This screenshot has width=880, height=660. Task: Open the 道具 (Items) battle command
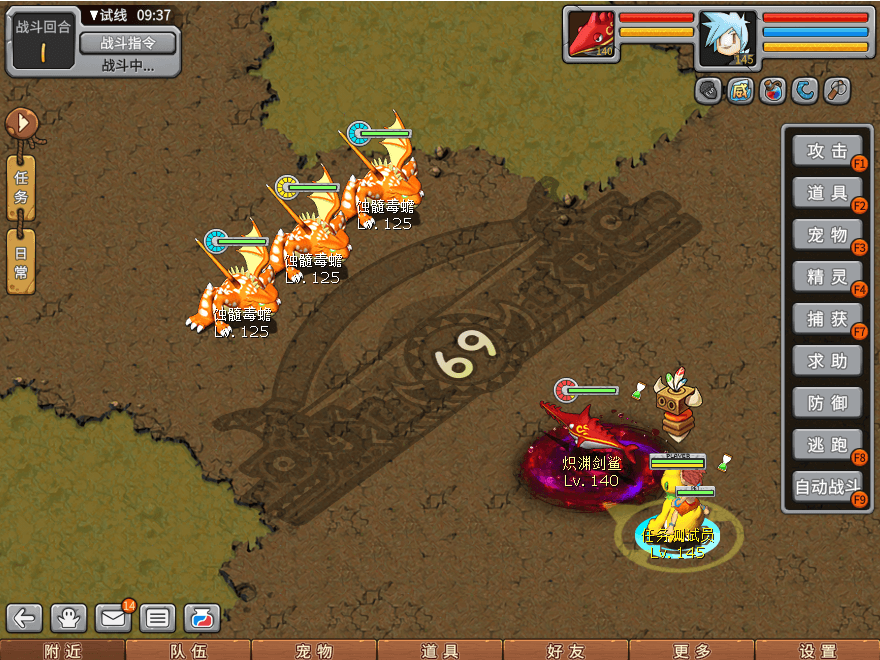coord(826,193)
